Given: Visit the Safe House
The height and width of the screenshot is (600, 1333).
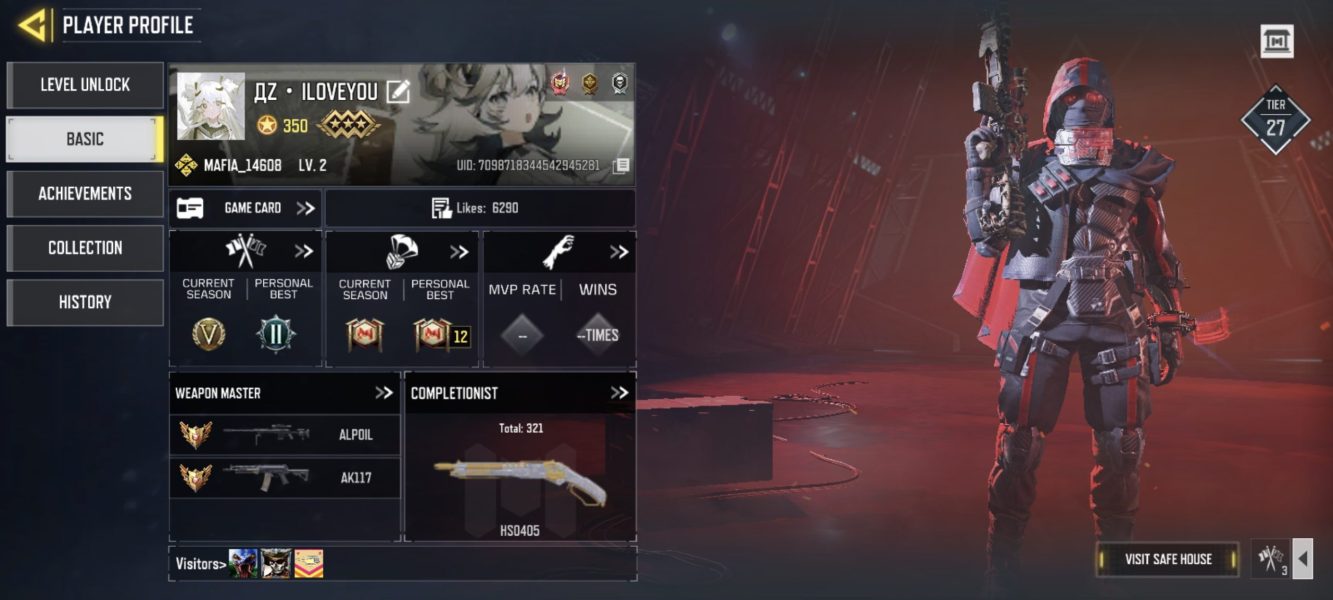Looking at the screenshot, I should click(1167, 559).
